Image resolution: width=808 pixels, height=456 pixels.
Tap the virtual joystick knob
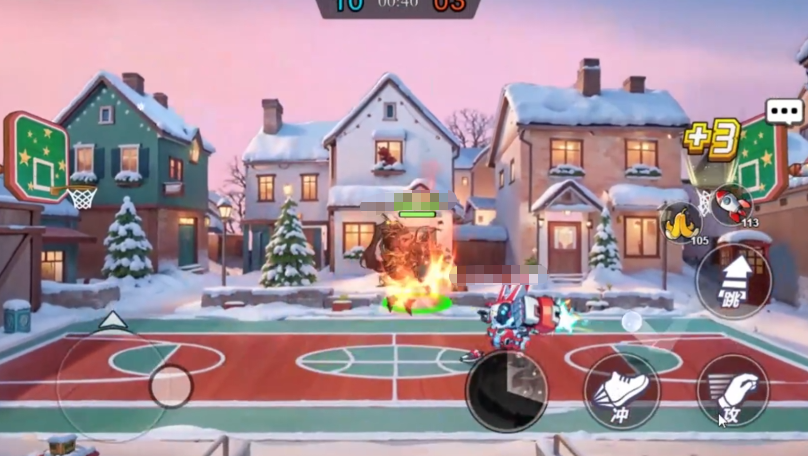pyautogui.click(x=170, y=386)
